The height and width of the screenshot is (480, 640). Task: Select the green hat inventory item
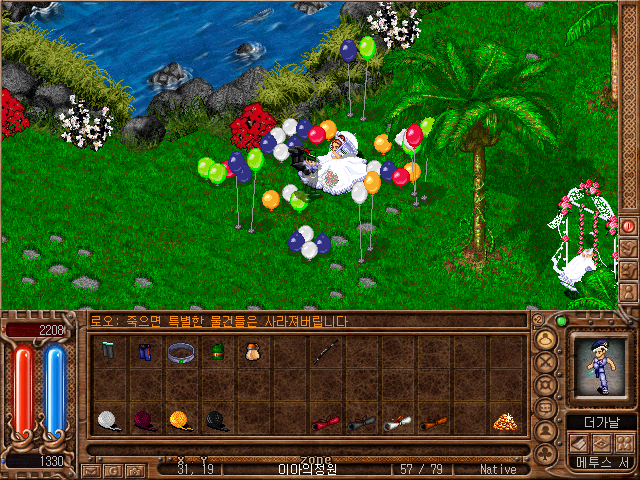216,352
